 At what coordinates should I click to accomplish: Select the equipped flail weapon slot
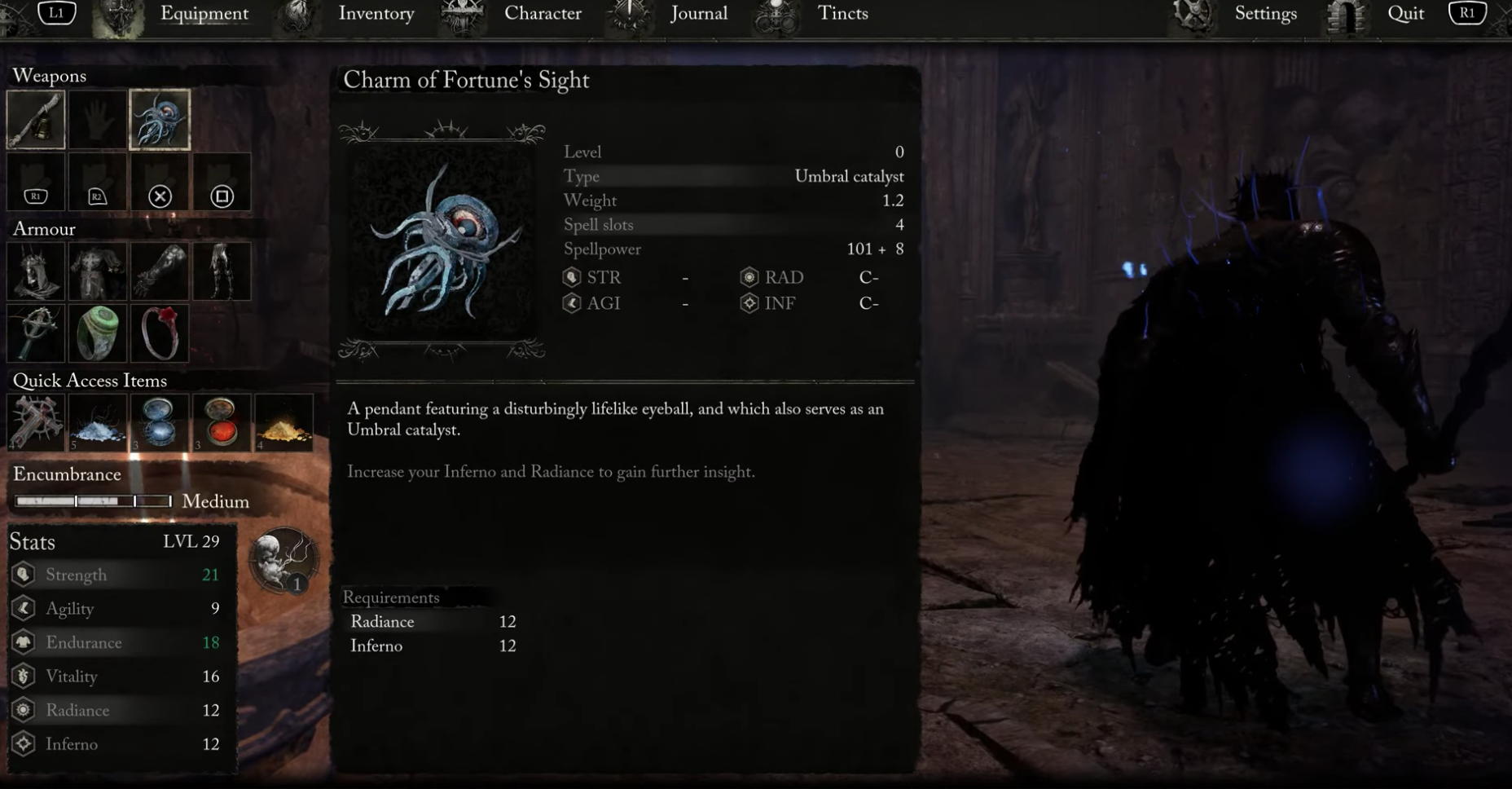pyautogui.click(x=36, y=120)
